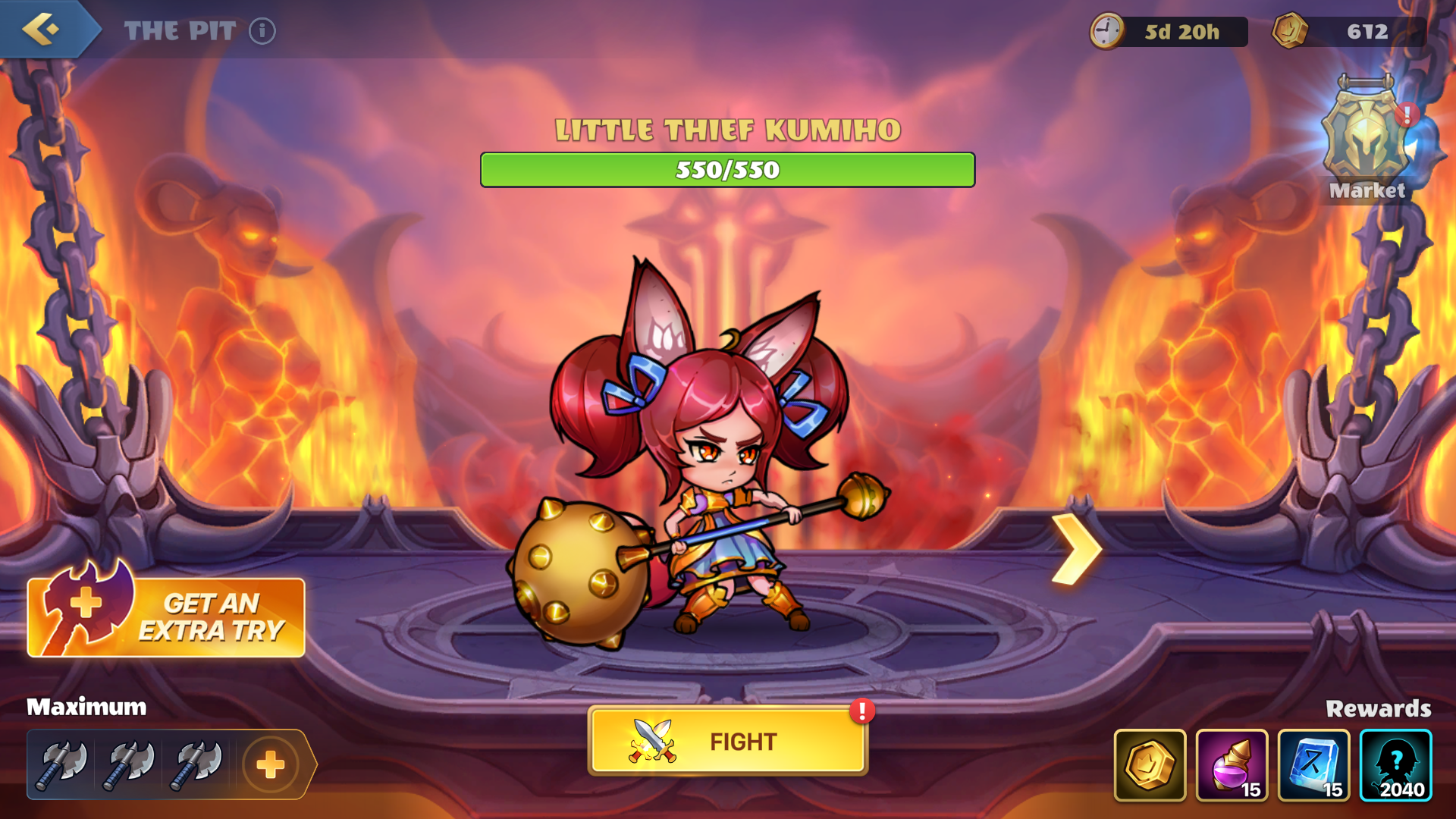Select the third axe attempt icon
Screen dimensions: 1456x819
point(196,765)
